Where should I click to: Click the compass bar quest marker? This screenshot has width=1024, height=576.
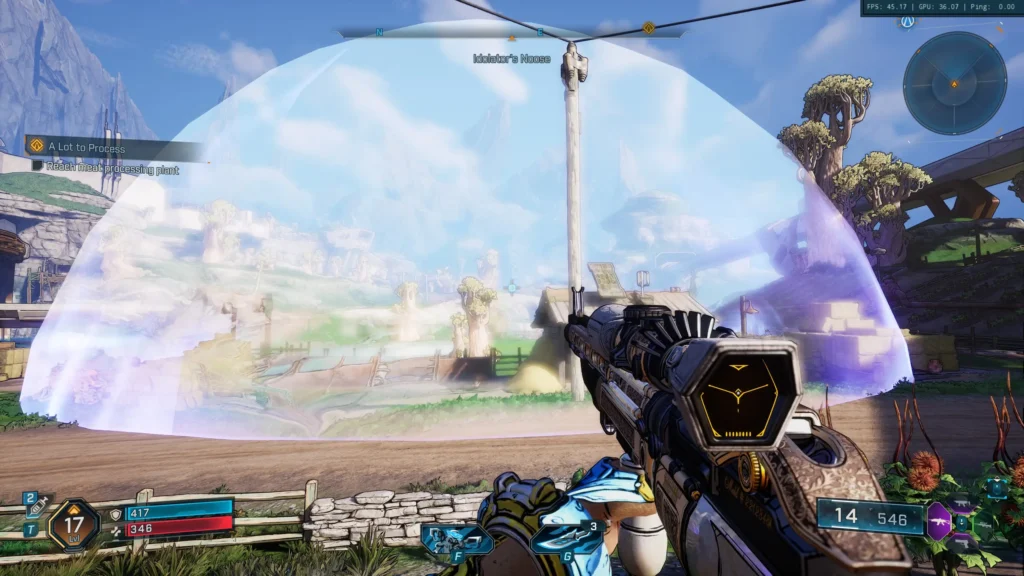point(648,28)
